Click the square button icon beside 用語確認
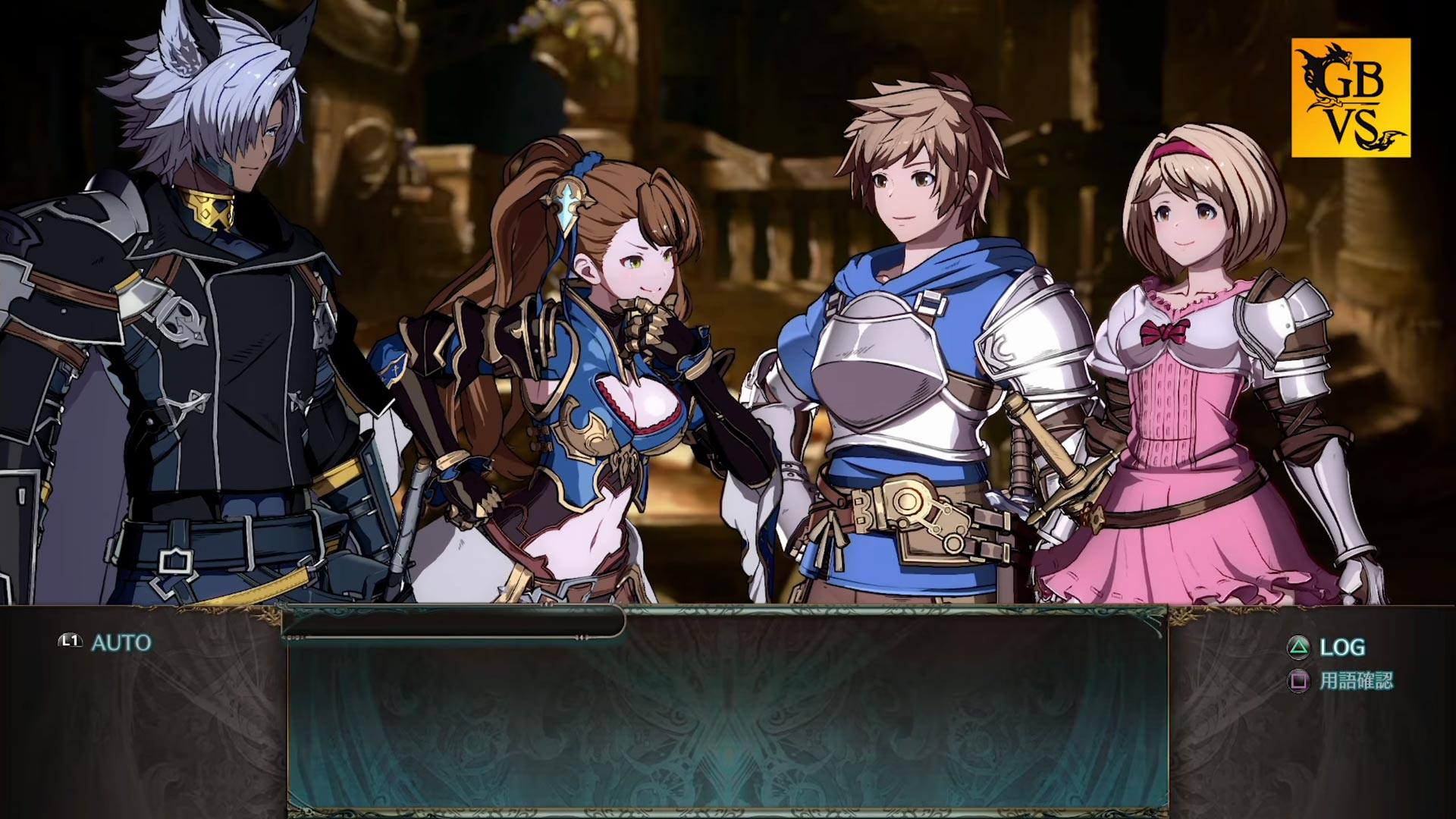 (1299, 681)
